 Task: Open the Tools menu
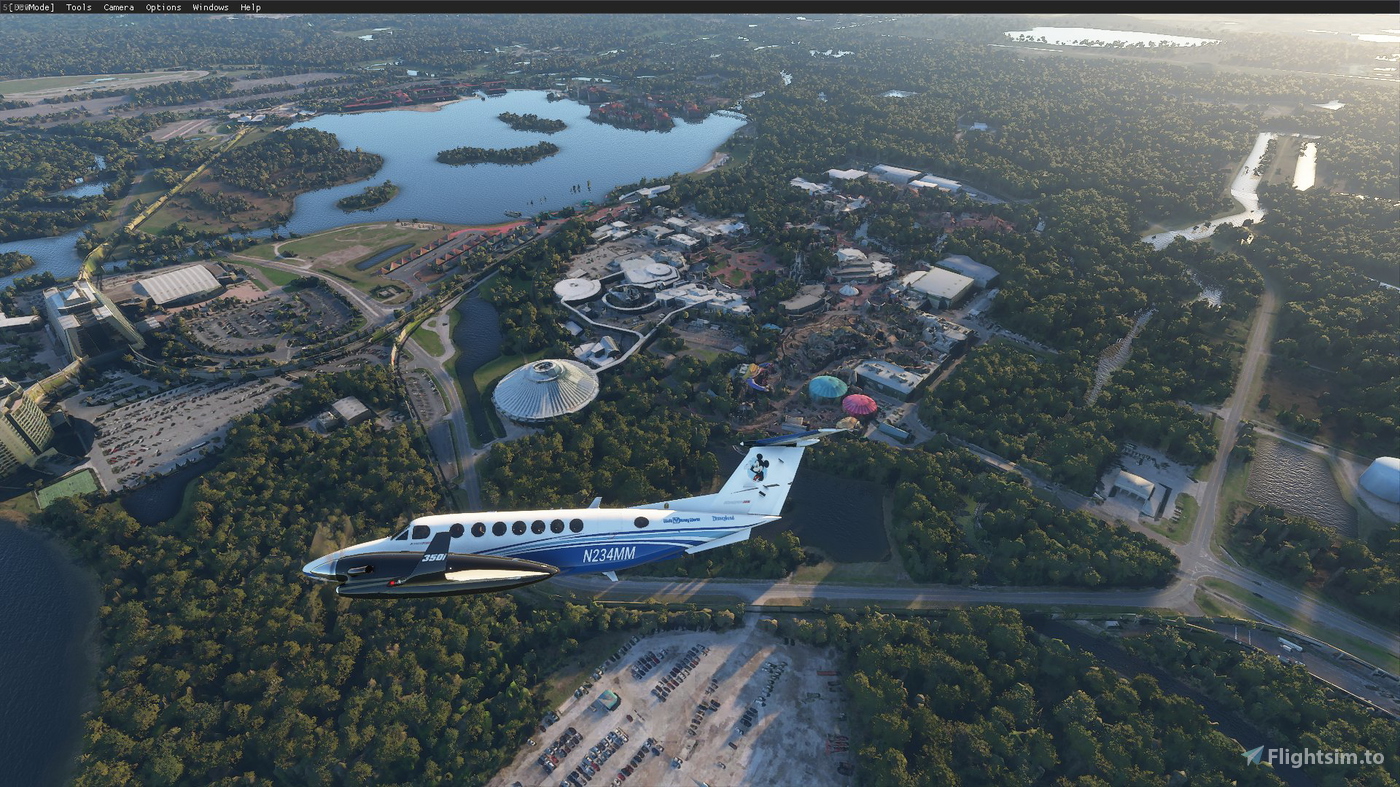pyautogui.click(x=78, y=7)
